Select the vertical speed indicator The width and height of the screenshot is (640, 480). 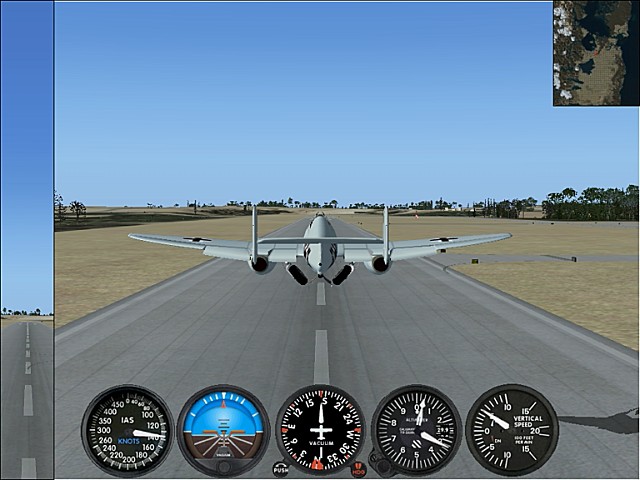pyautogui.click(x=512, y=430)
